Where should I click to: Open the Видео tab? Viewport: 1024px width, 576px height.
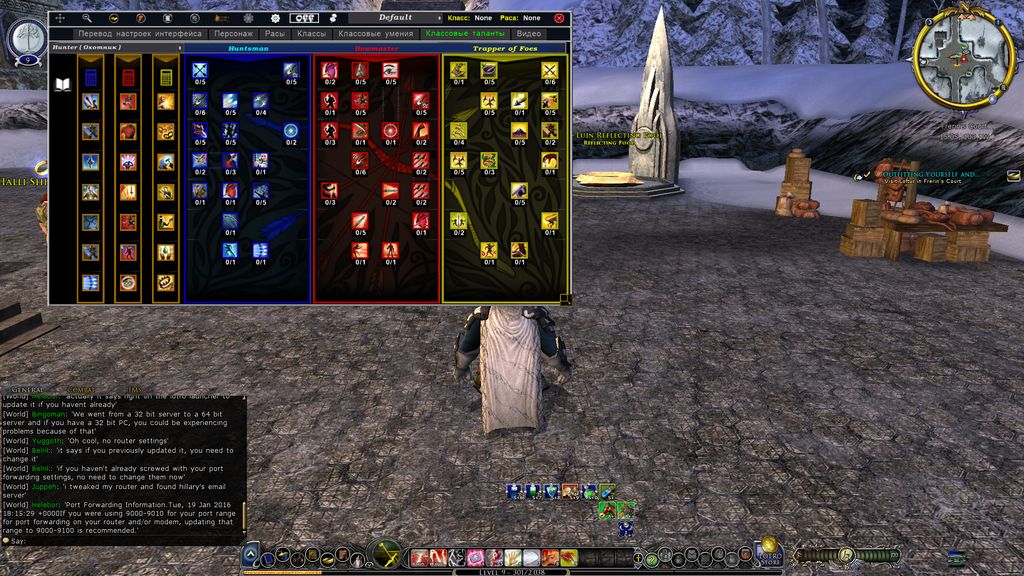pyautogui.click(x=529, y=34)
